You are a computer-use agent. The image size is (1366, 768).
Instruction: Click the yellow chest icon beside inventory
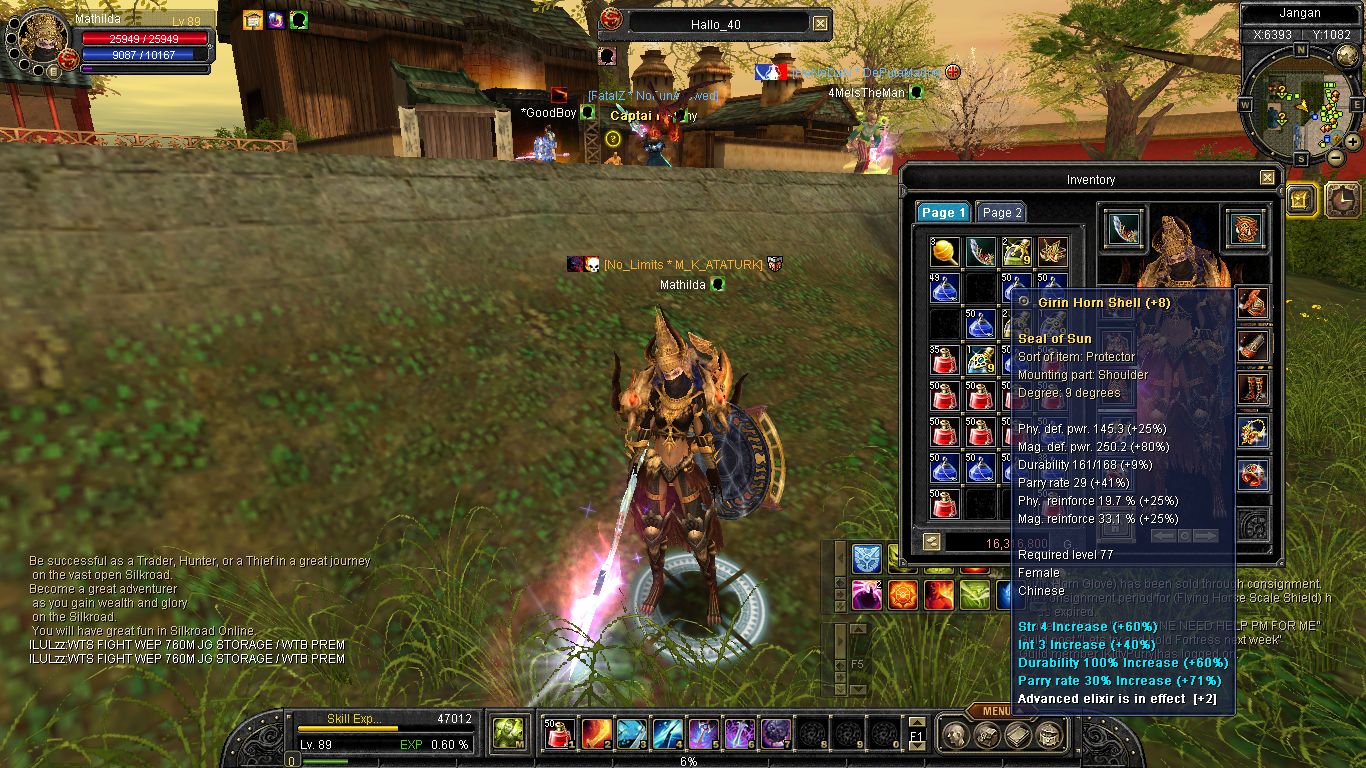pyautogui.click(x=1301, y=201)
